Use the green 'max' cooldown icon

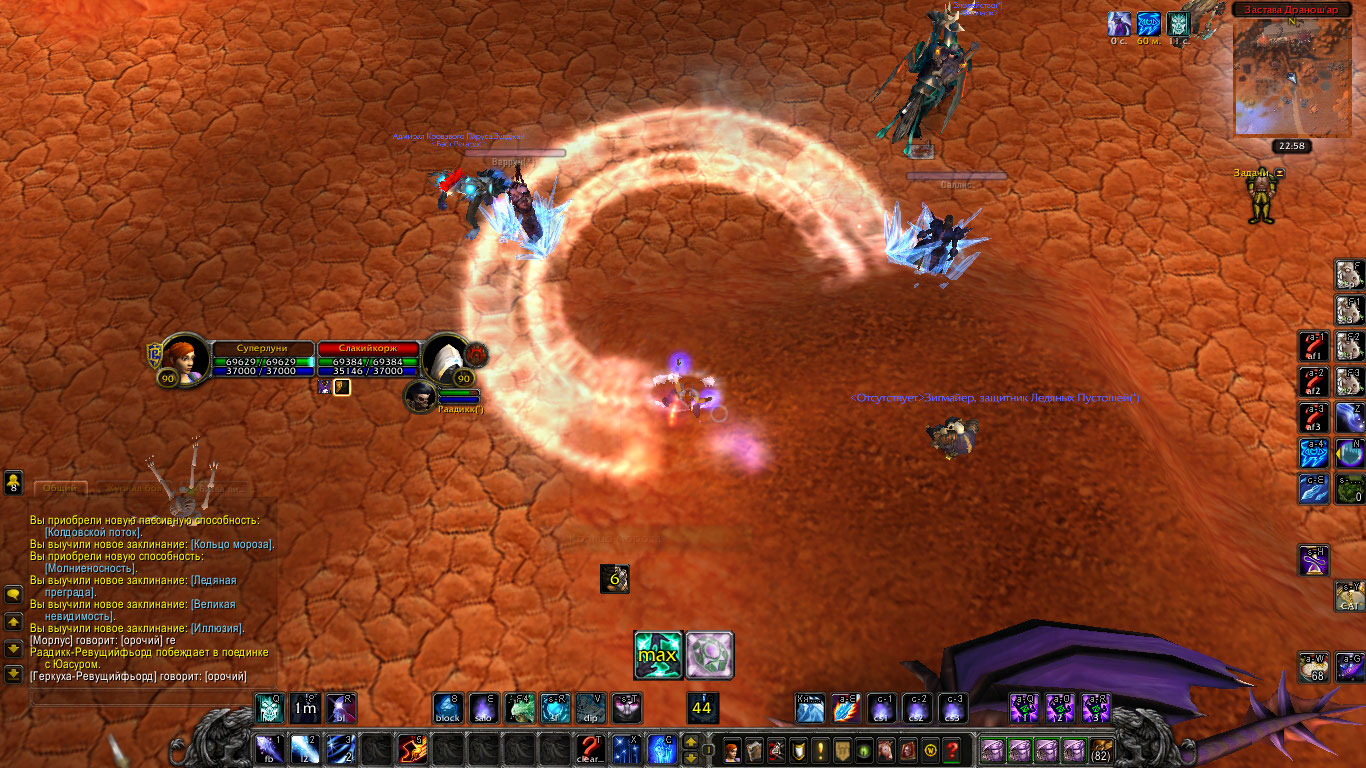tap(659, 655)
